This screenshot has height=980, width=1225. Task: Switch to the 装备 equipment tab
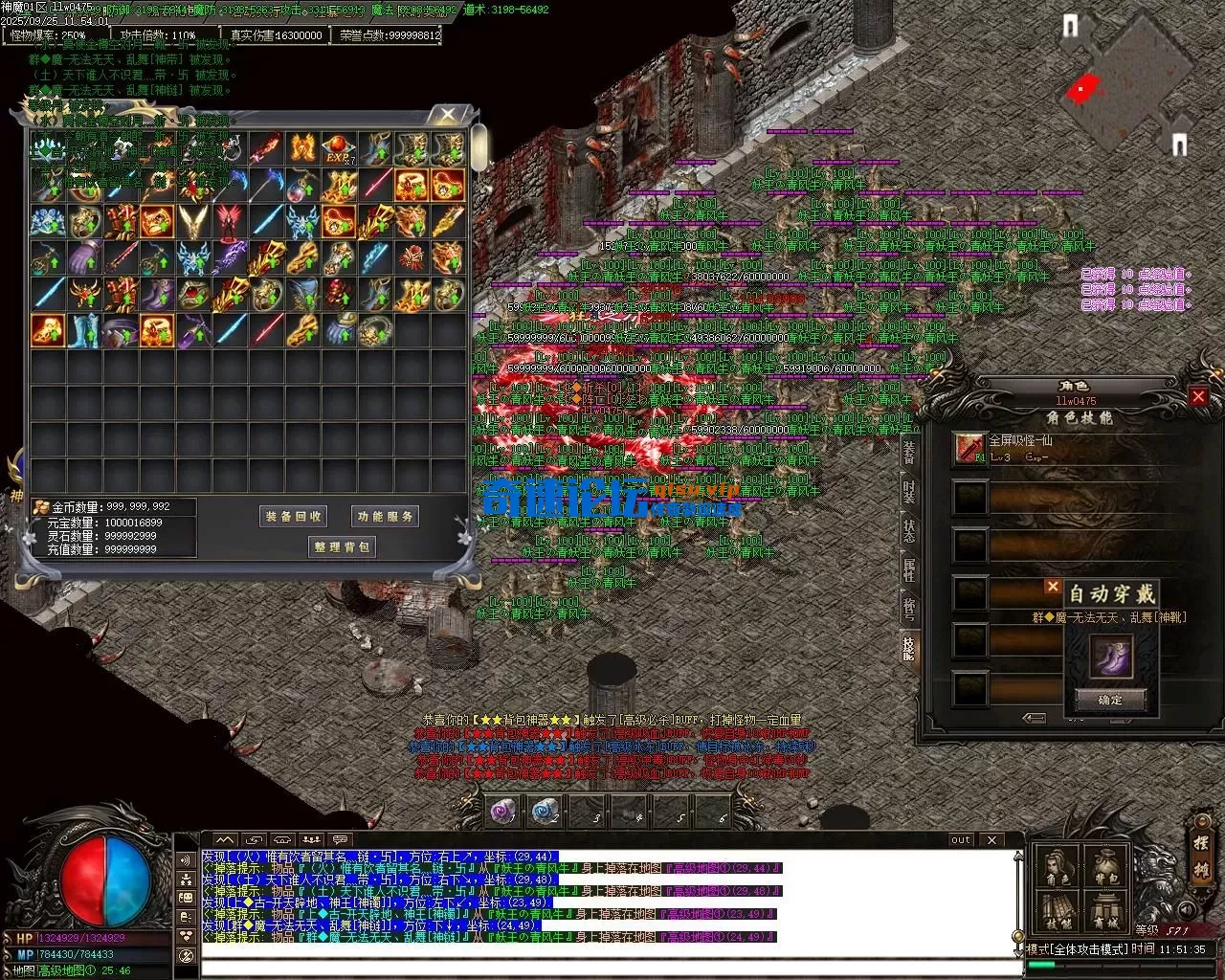coord(909,454)
